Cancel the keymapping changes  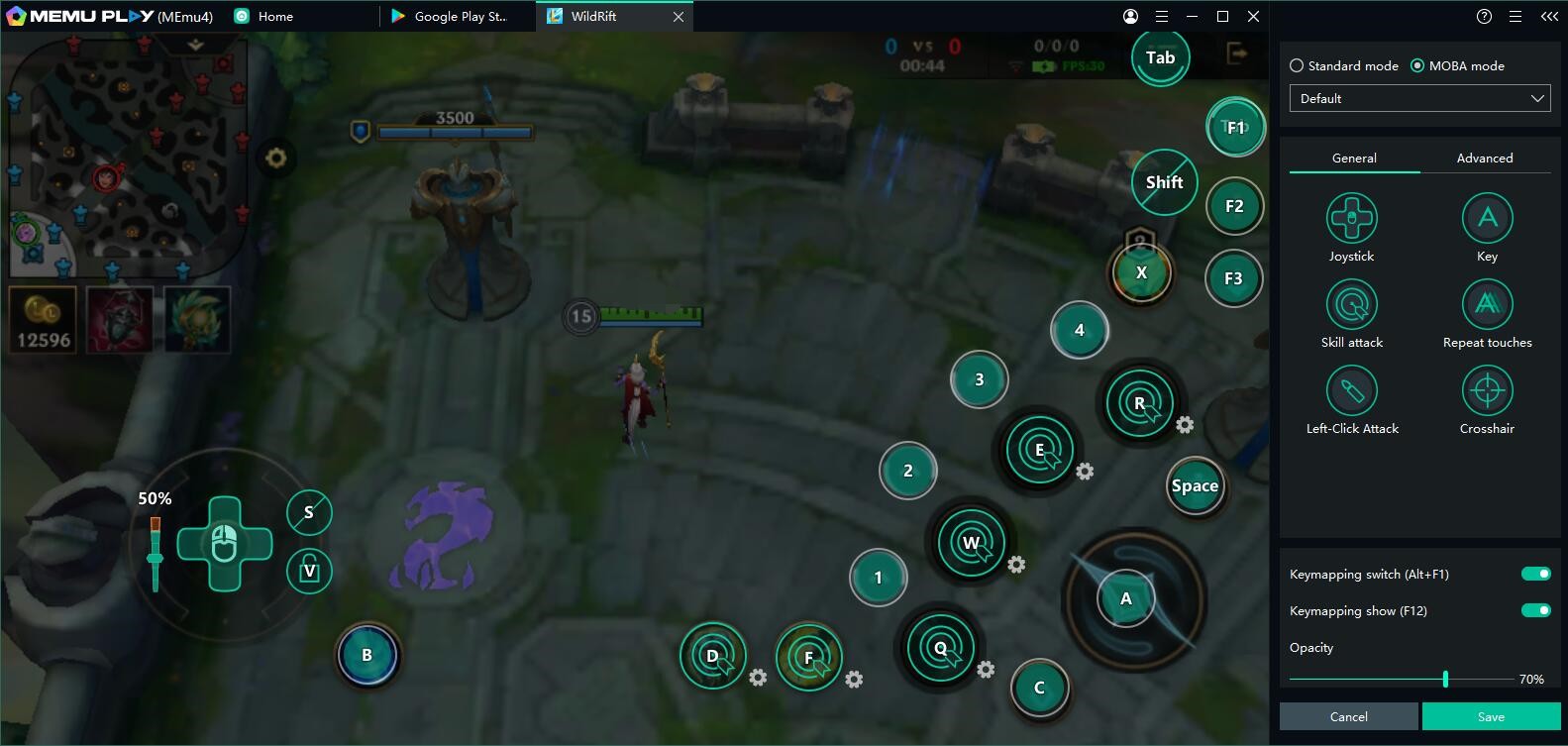tap(1348, 716)
